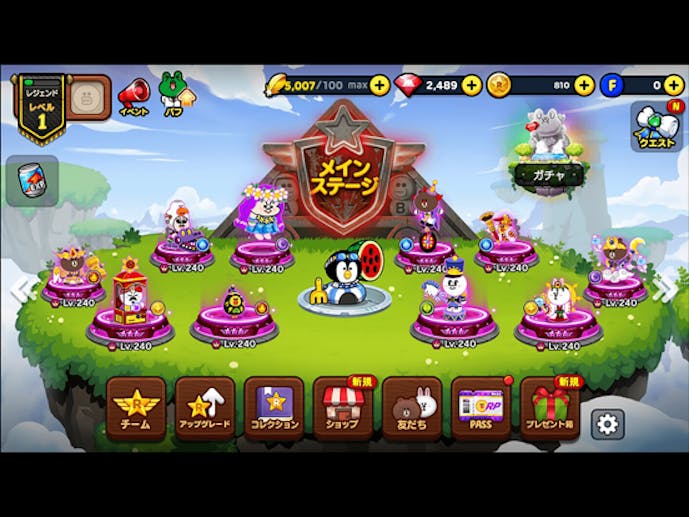Open the 友だち friends menu
The height and width of the screenshot is (517, 689).
(x=411, y=407)
